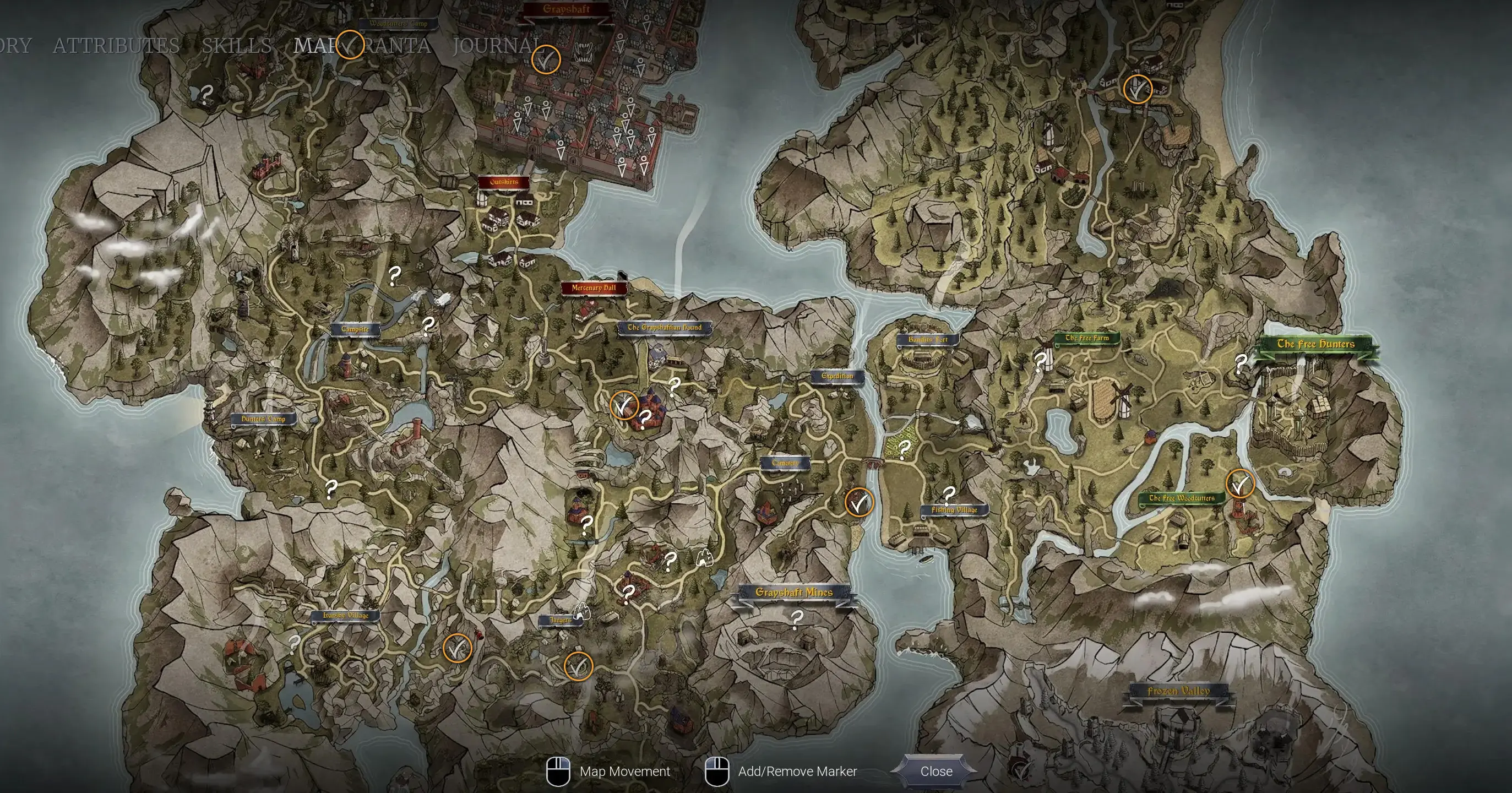Choose the Expedition location label
Screen dimensions: 1512x793
coord(837,376)
